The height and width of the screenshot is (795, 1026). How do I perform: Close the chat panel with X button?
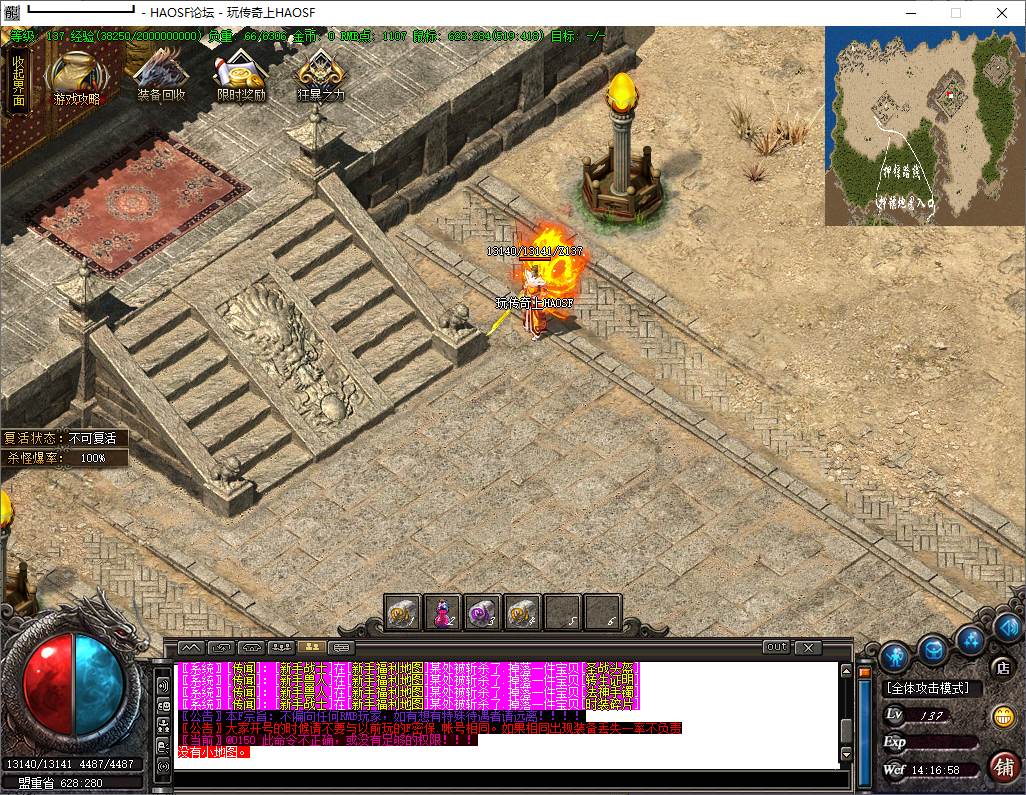click(808, 648)
